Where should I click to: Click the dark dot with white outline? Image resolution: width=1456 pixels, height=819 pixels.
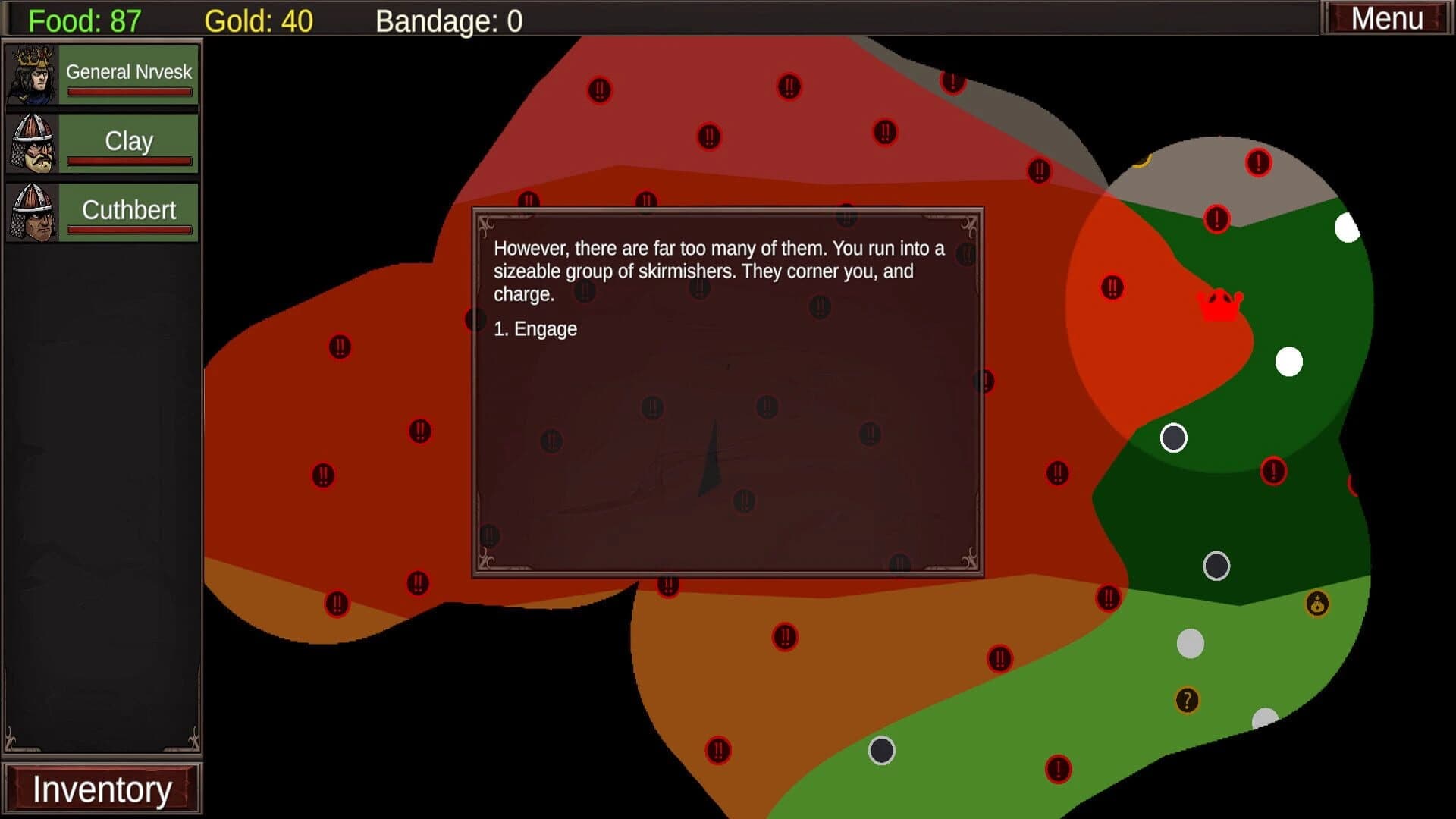click(x=1175, y=437)
